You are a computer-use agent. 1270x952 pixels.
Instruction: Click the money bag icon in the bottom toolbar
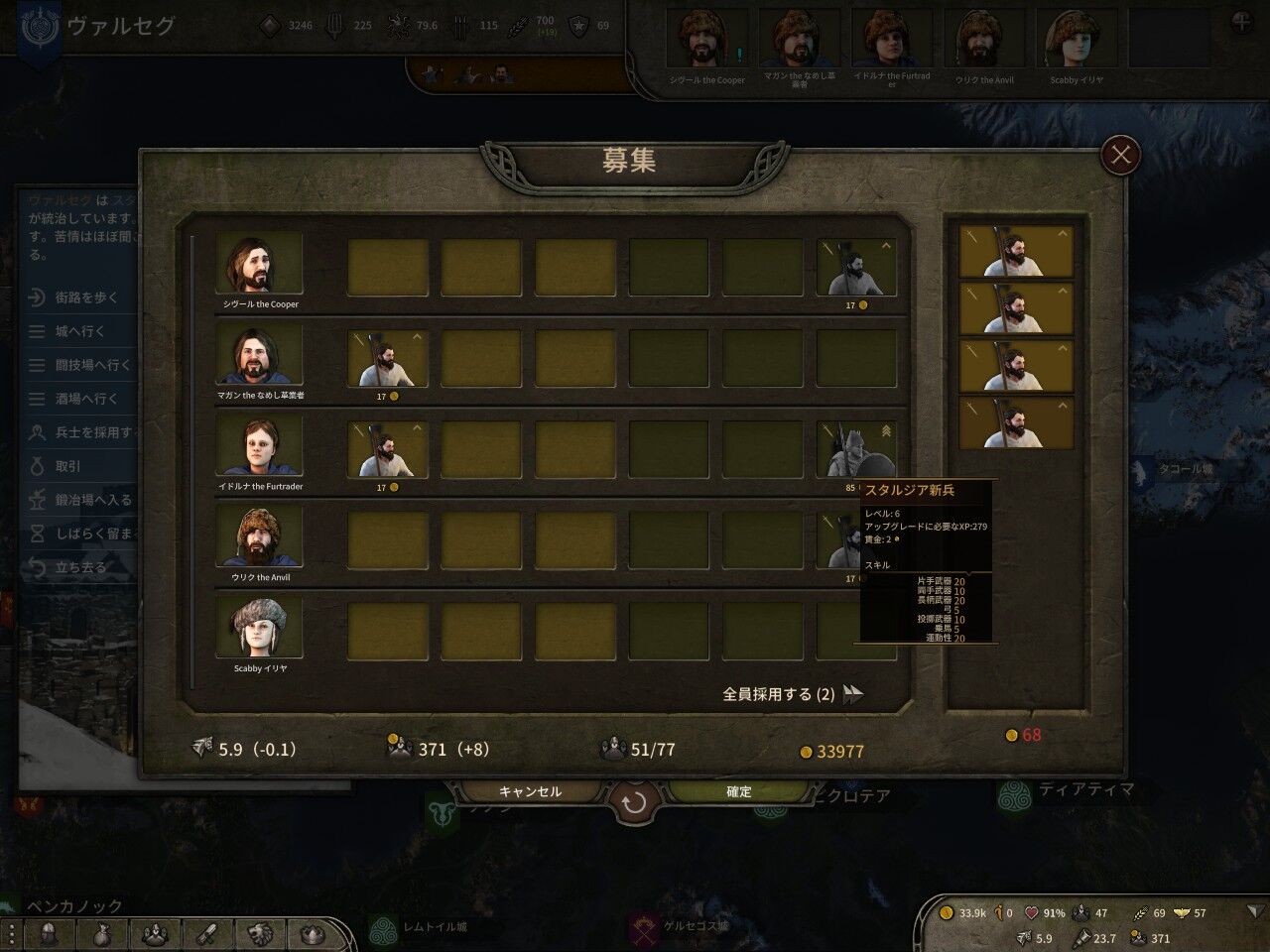103,933
